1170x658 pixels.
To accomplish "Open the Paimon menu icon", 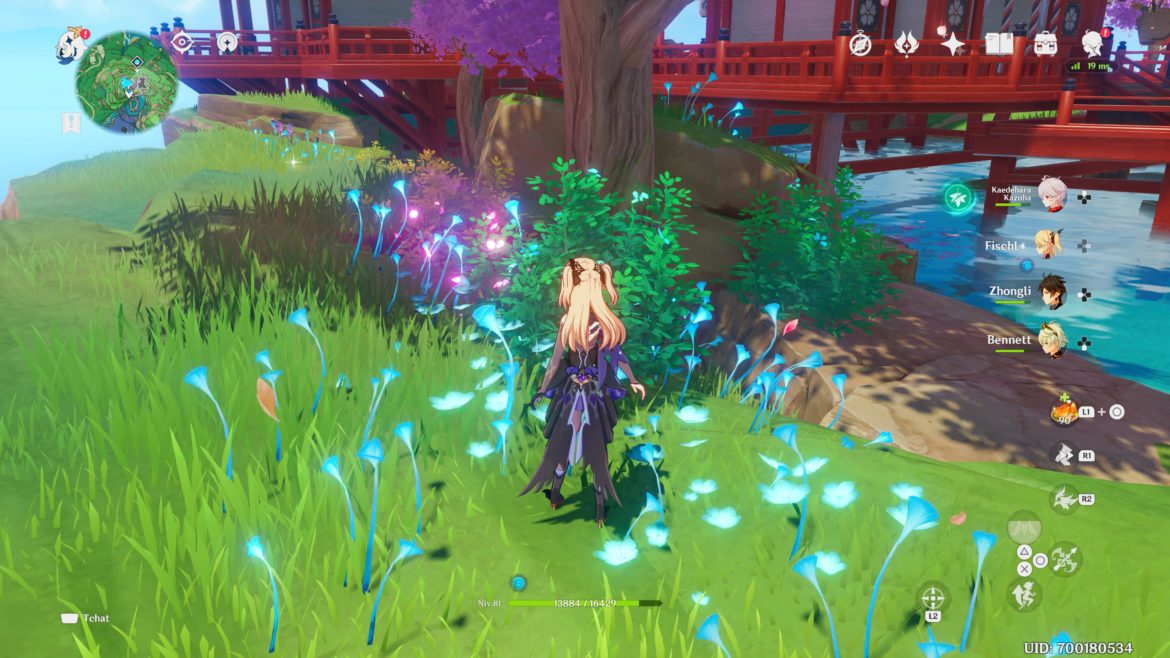I will click(x=71, y=44).
